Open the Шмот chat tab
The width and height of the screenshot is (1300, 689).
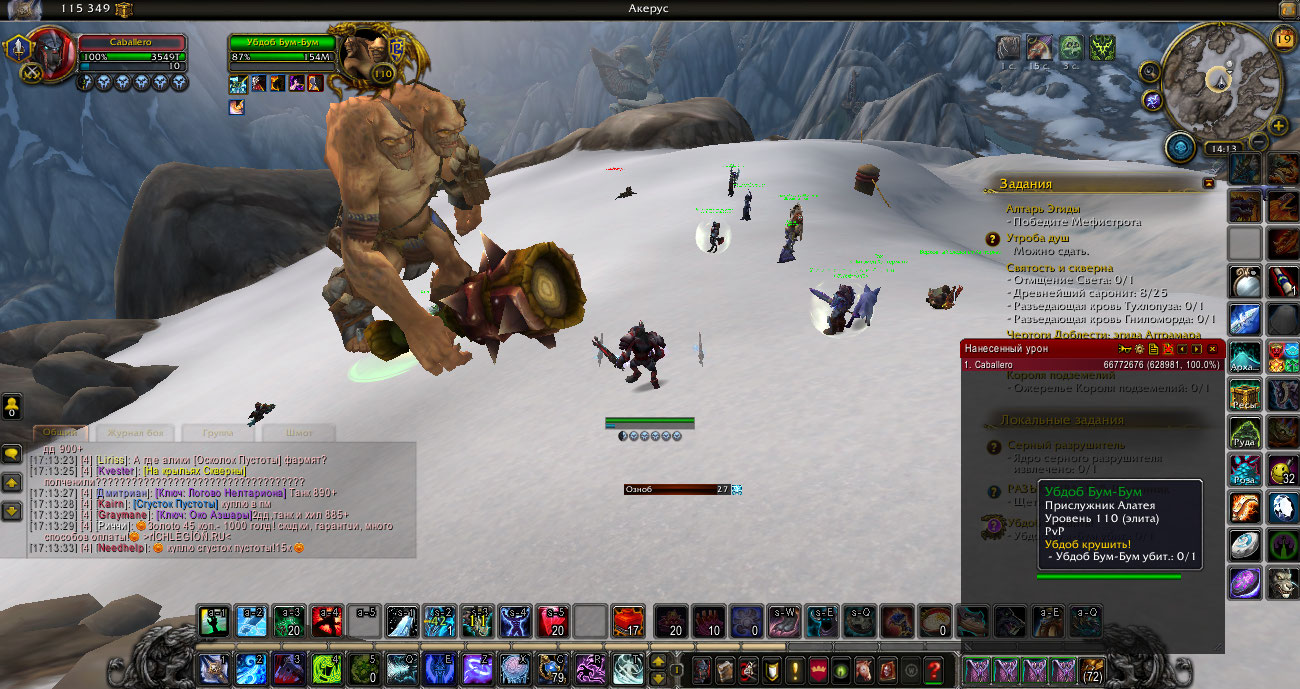(x=298, y=433)
